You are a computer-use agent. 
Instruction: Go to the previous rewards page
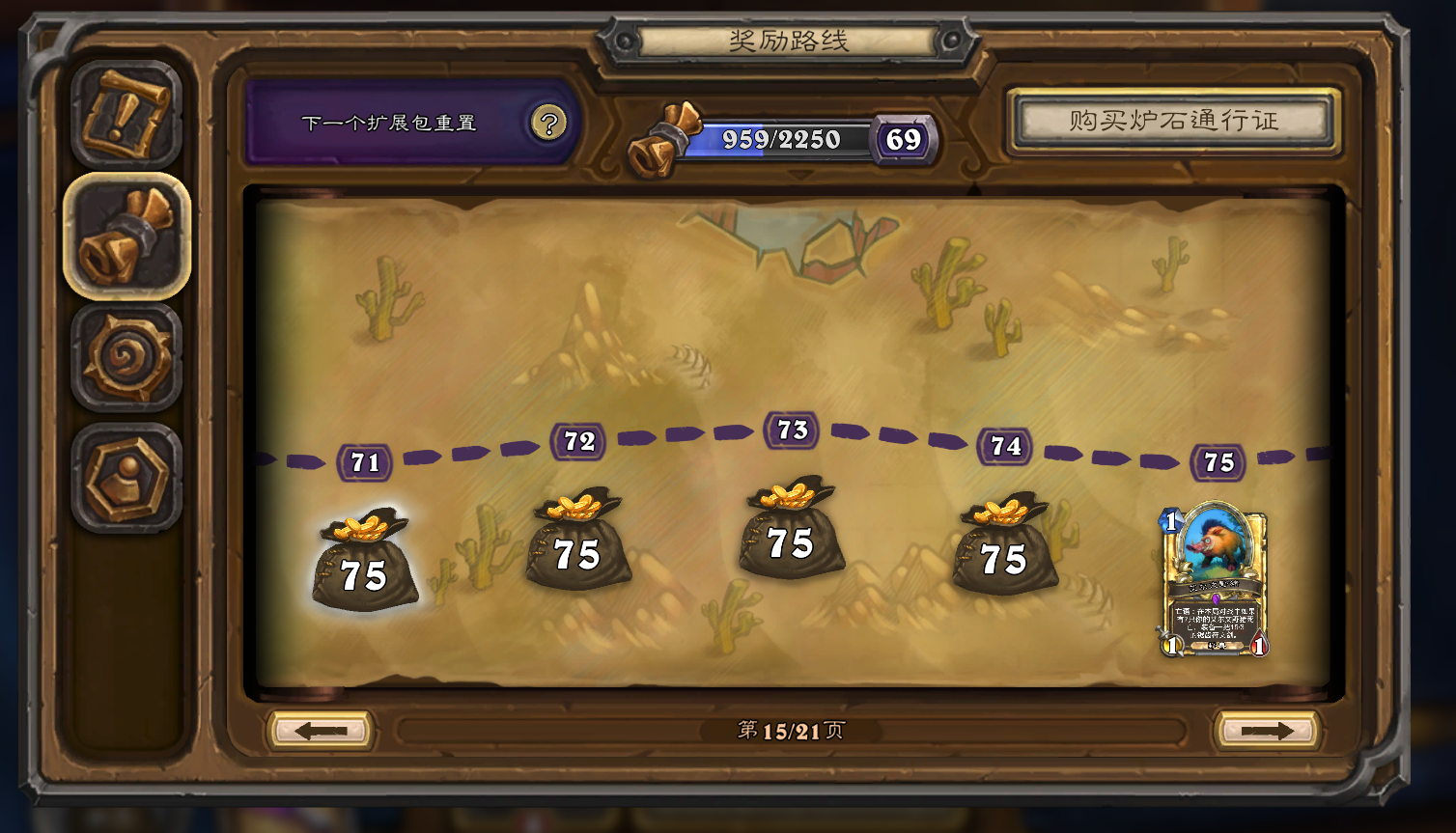tap(321, 731)
